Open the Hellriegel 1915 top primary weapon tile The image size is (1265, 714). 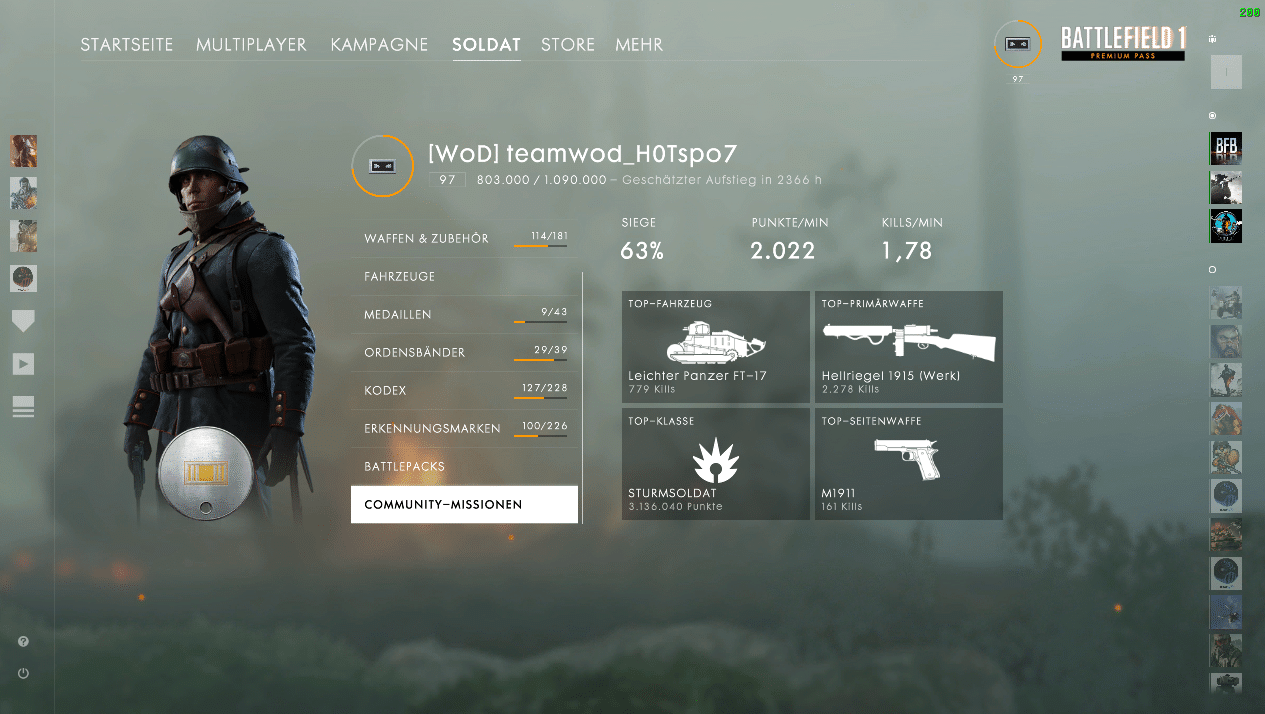[909, 347]
